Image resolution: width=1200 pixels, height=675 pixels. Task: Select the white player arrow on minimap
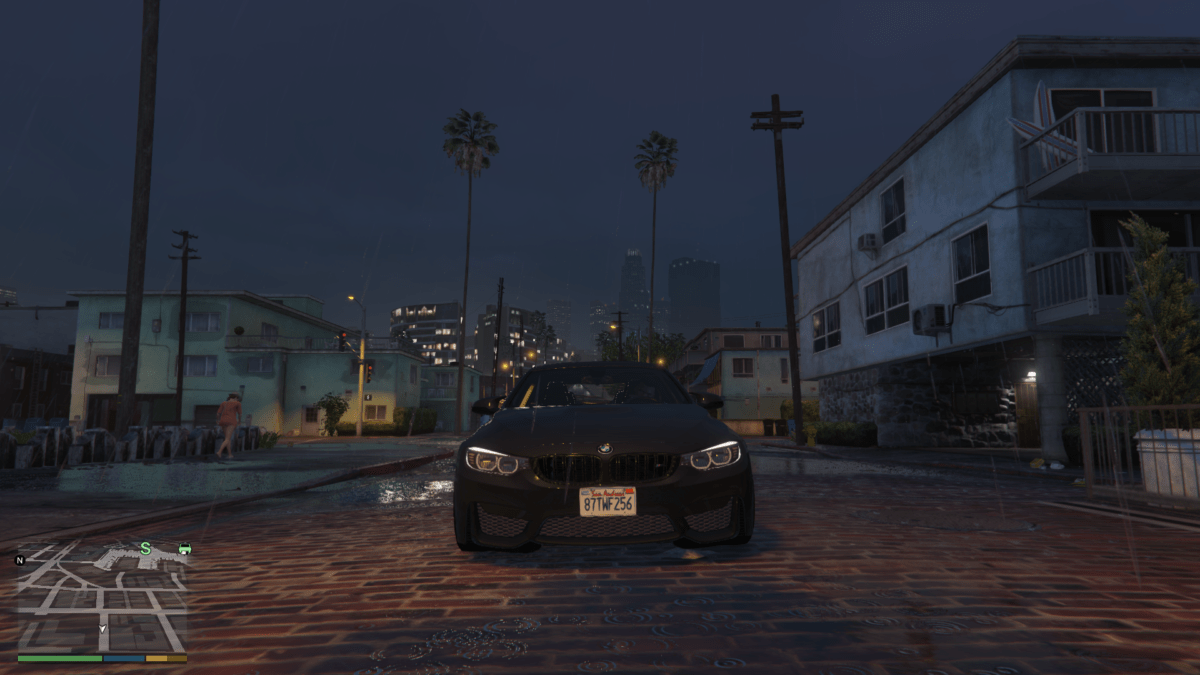tap(102, 629)
